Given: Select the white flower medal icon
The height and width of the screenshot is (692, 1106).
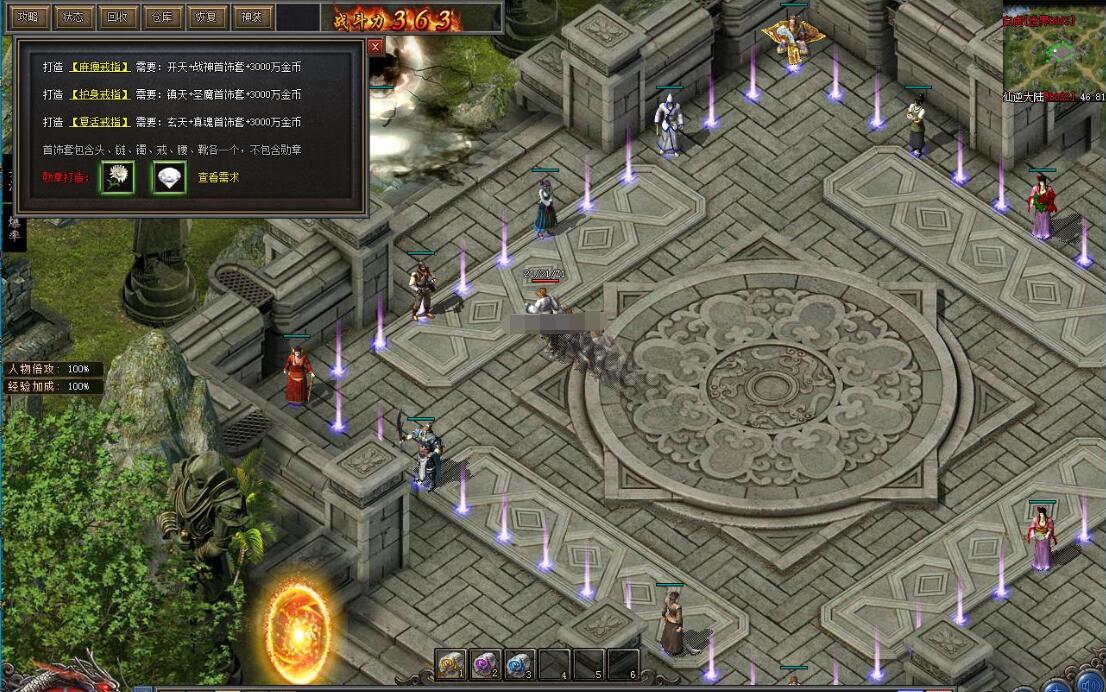Looking at the screenshot, I should pos(117,177).
